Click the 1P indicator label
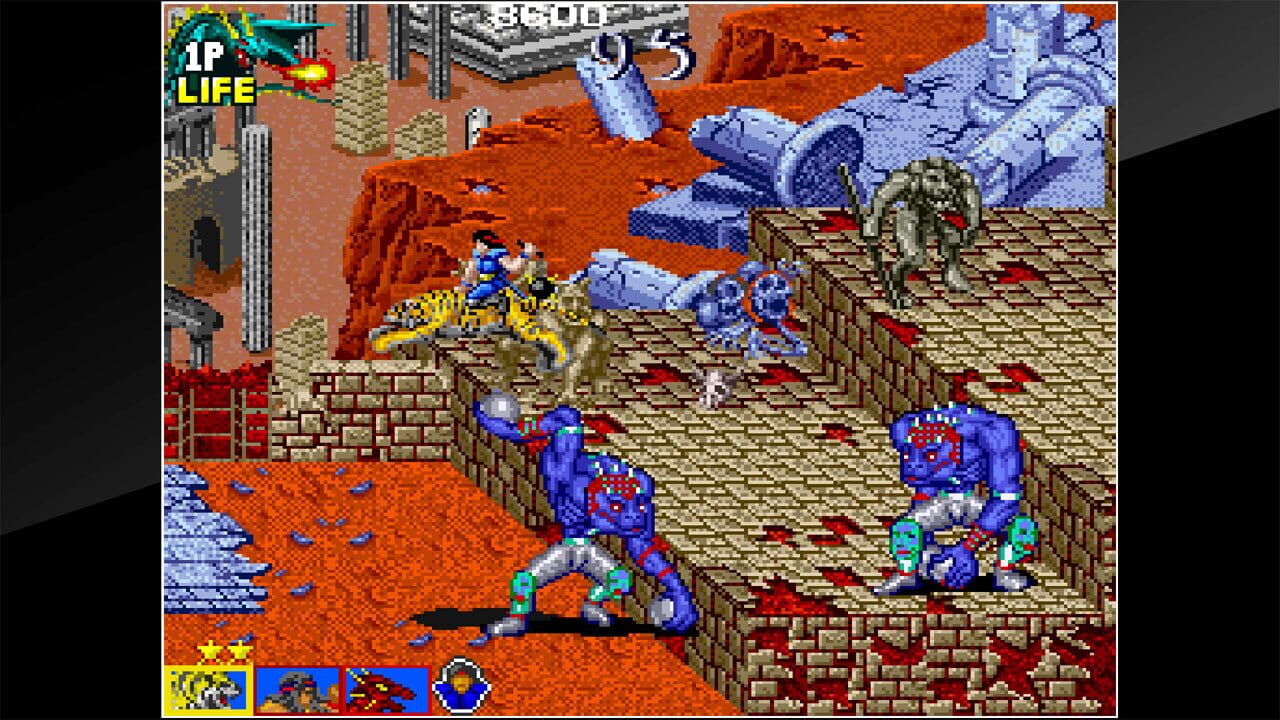Image resolution: width=1280 pixels, height=720 pixels. (204, 56)
